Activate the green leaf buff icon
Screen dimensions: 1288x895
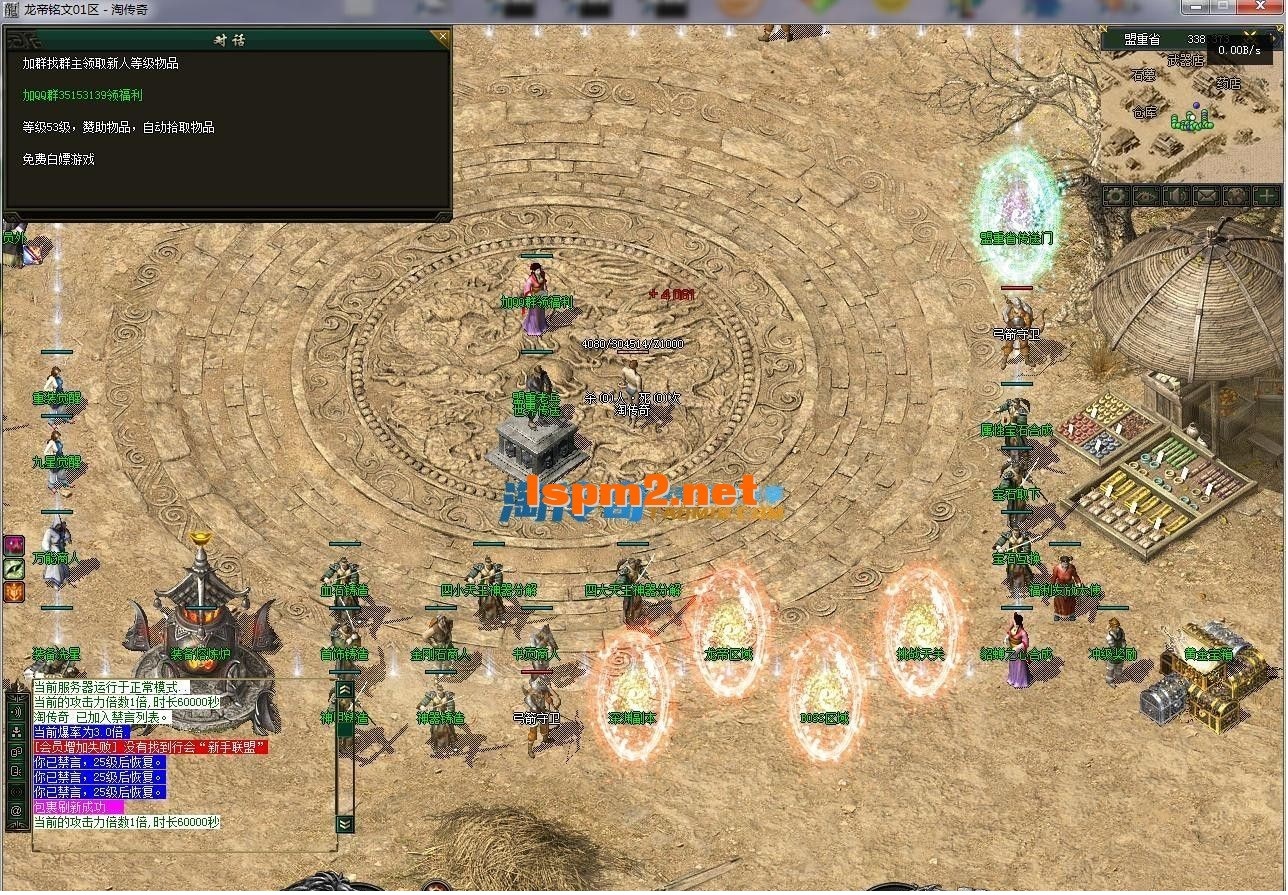tap(15, 568)
